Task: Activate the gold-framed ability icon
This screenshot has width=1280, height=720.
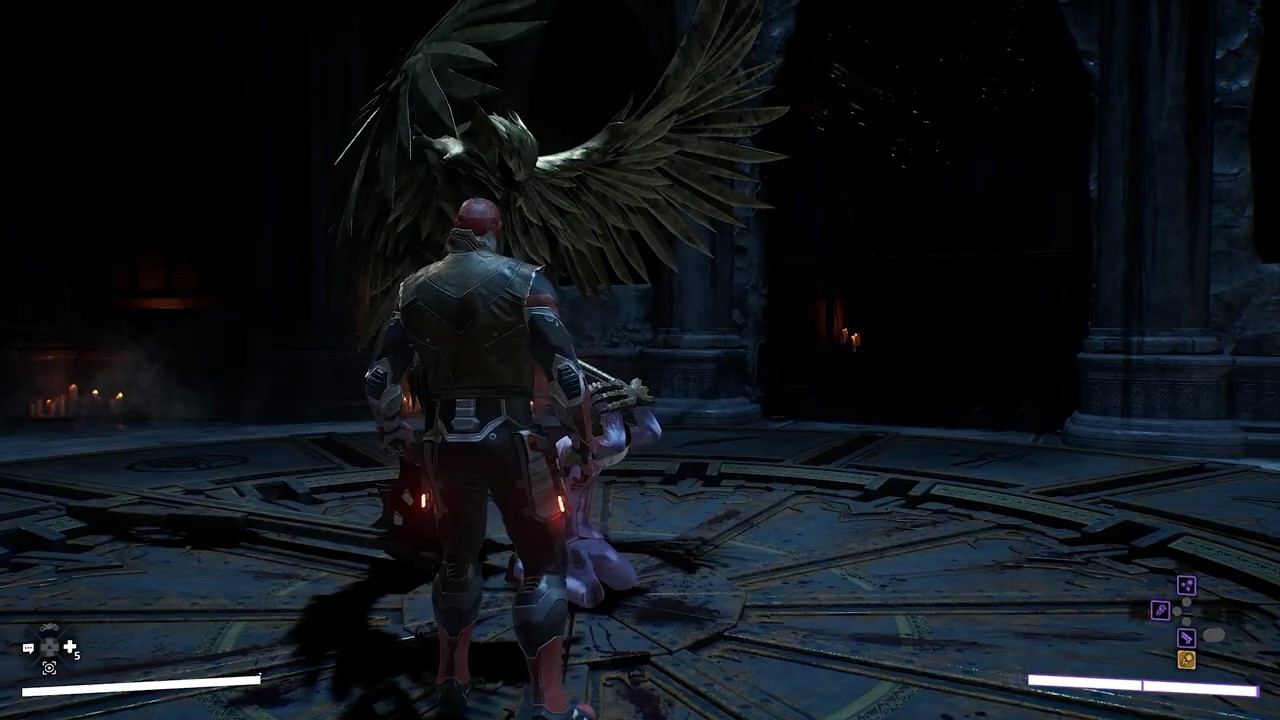Action: coord(1186,659)
